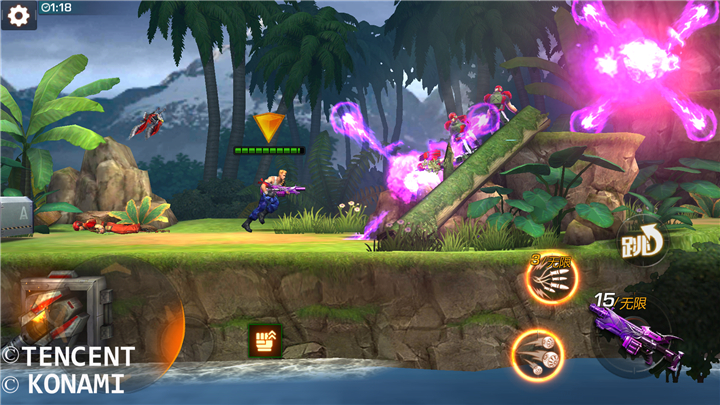The width and height of the screenshot is (720, 405).
Task: Open the gear settings menu
Action: 18,15
